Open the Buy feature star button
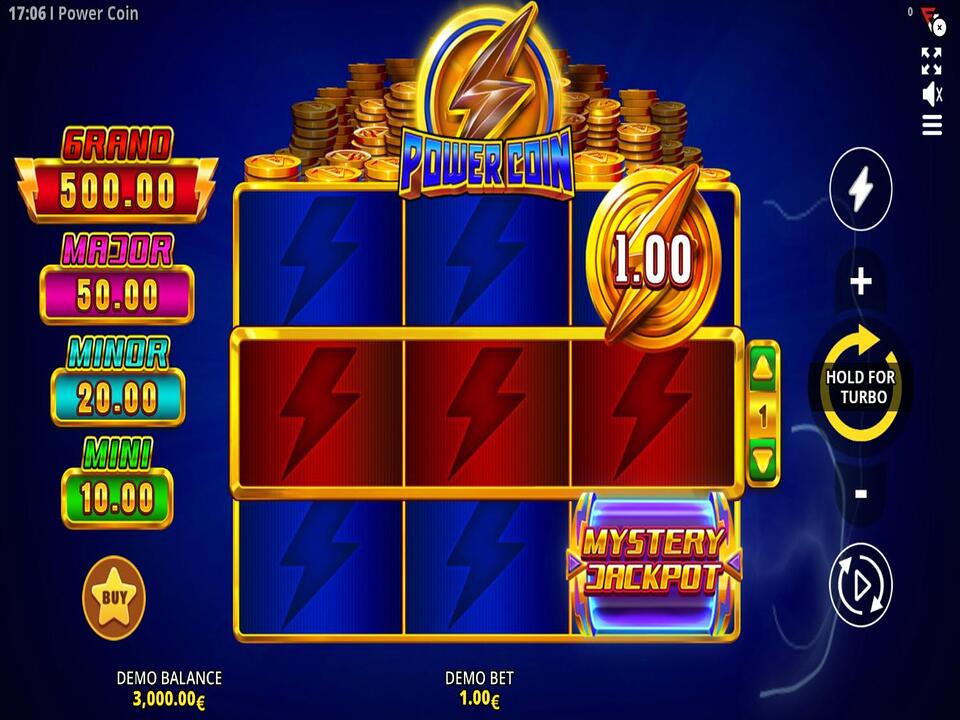The height and width of the screenshot is (720, 960). coord(114,598)
